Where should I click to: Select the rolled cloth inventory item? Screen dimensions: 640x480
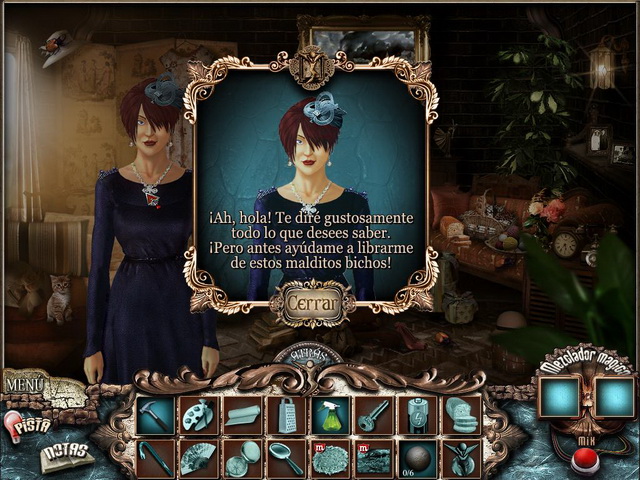[x=242, y=415]
